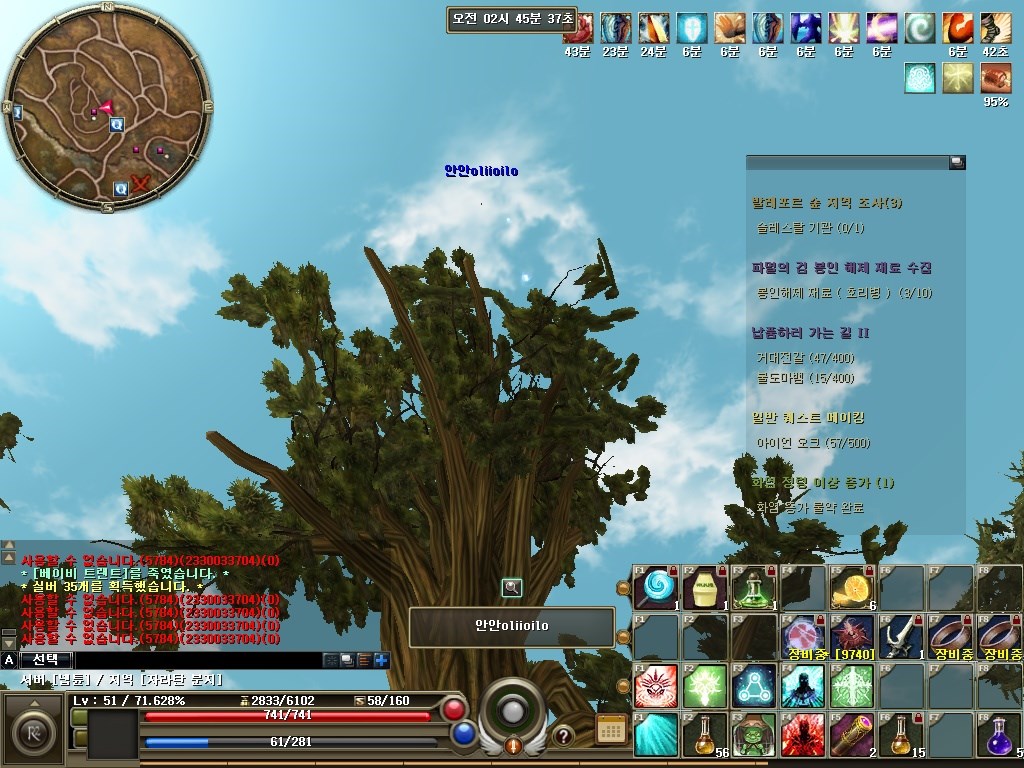
Task: Use the yellow potion with 56 stack
Action: [x=705, y=734]
